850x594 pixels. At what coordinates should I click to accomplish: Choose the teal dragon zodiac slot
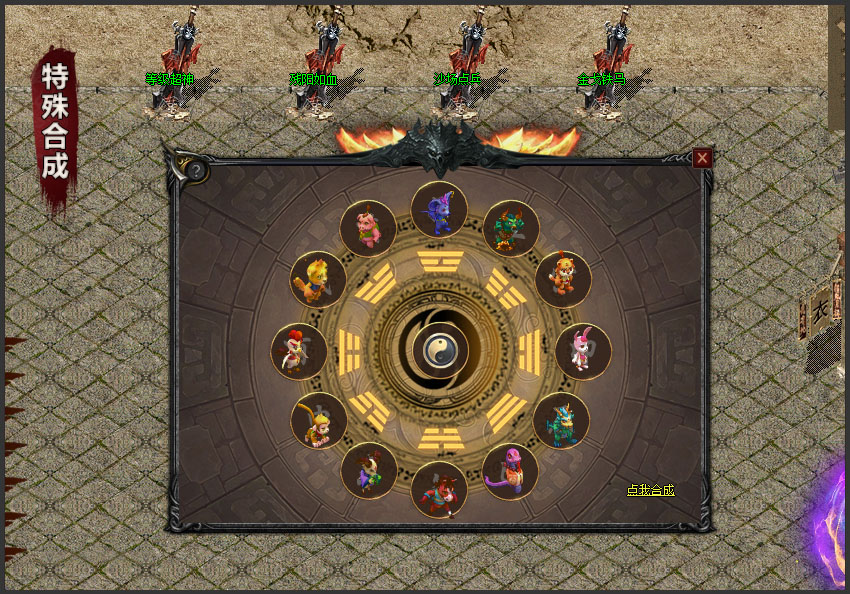[x=561, y=421]
